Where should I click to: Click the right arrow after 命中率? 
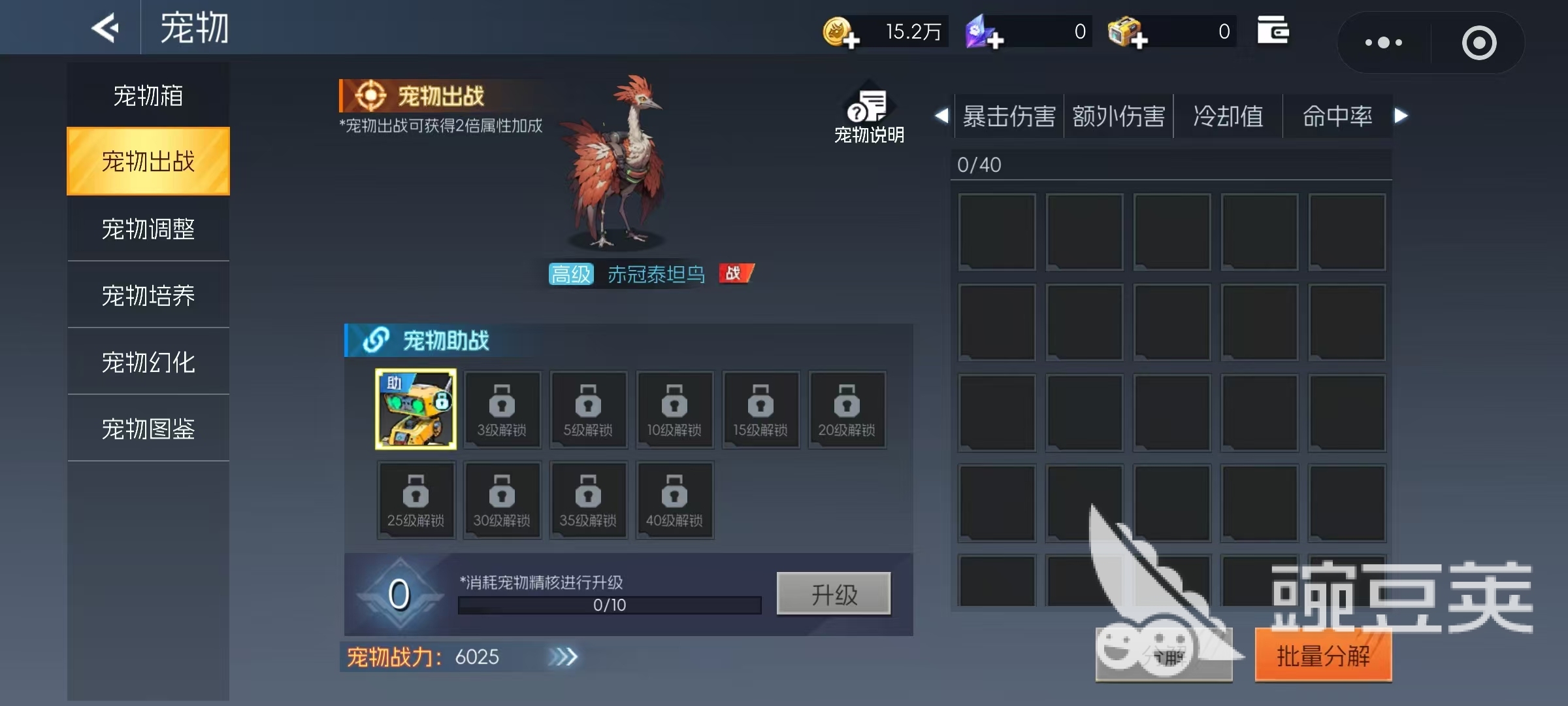(1401, 116)
